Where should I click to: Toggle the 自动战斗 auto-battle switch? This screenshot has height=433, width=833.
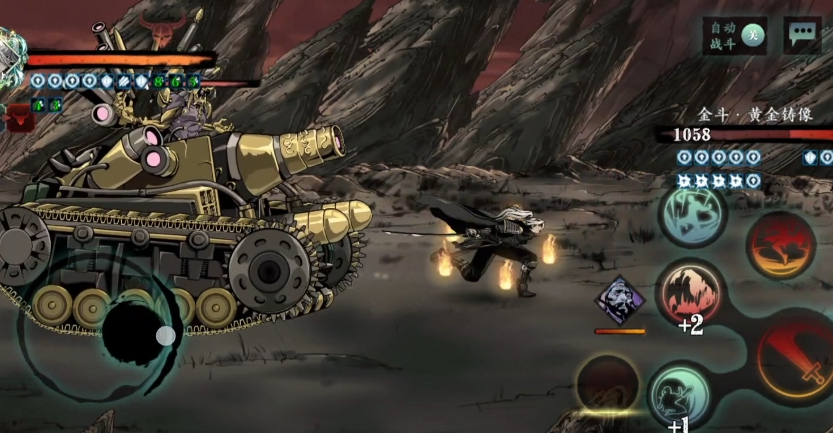[734, 35]
